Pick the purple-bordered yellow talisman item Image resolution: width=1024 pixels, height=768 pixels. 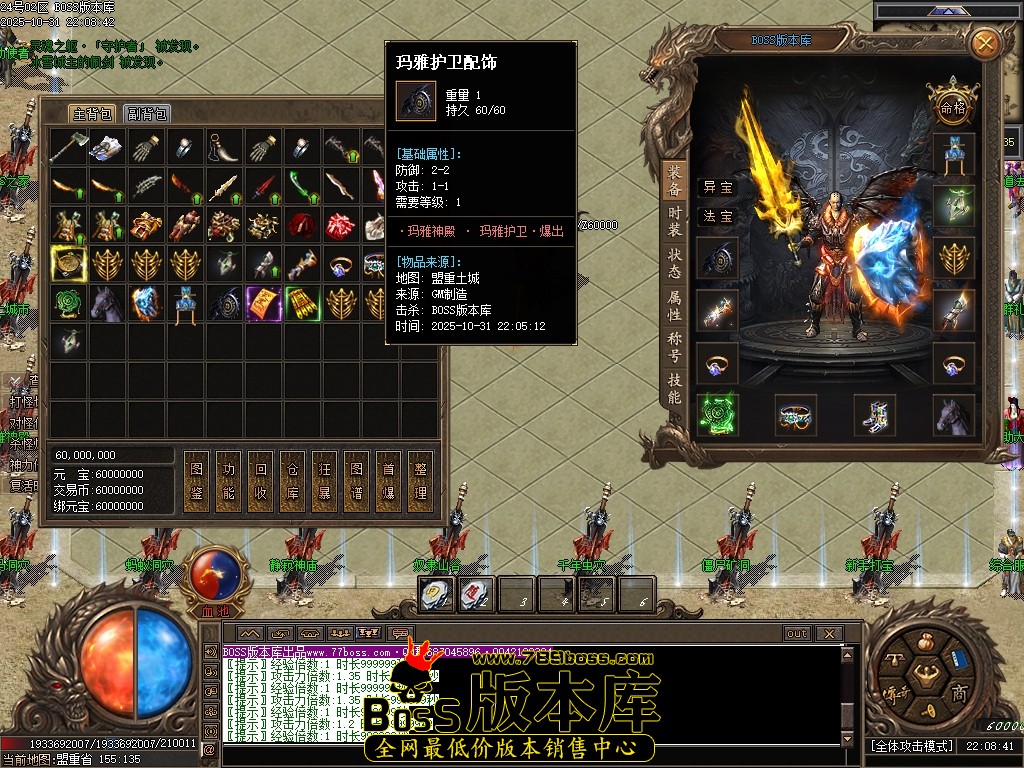(x=264, y=302)
